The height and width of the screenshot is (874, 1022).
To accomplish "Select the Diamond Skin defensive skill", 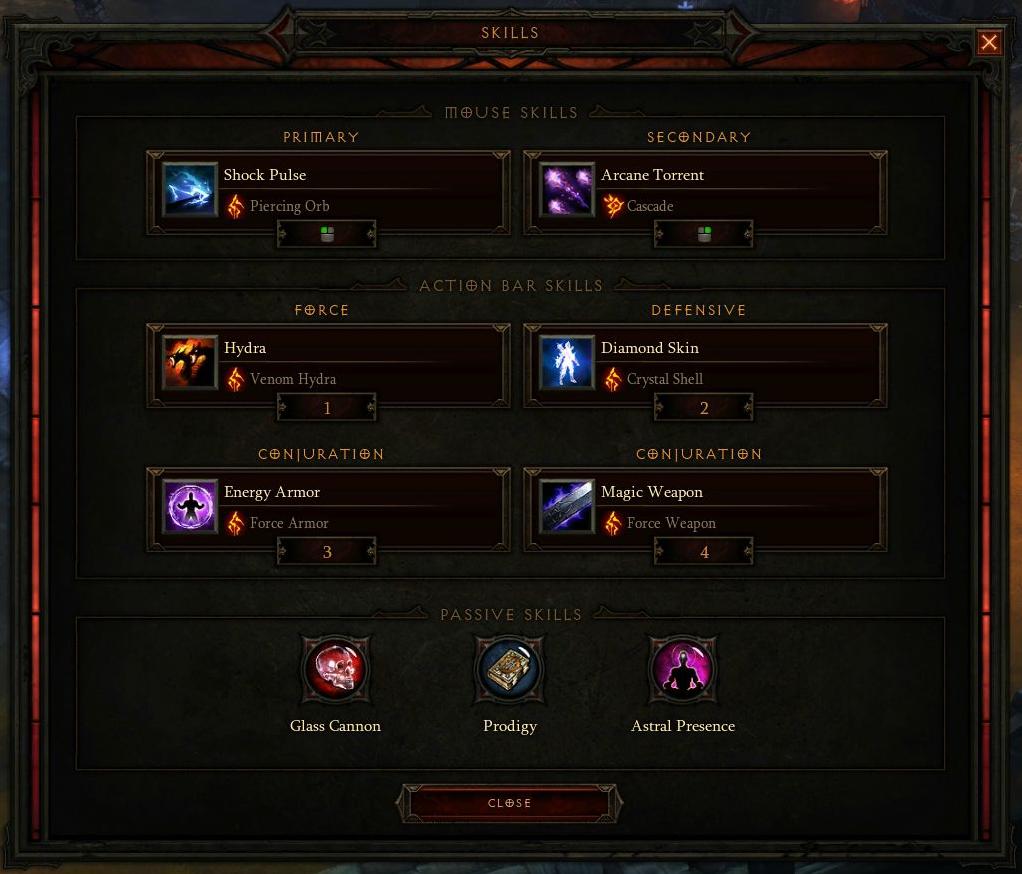I will point(704,362).
